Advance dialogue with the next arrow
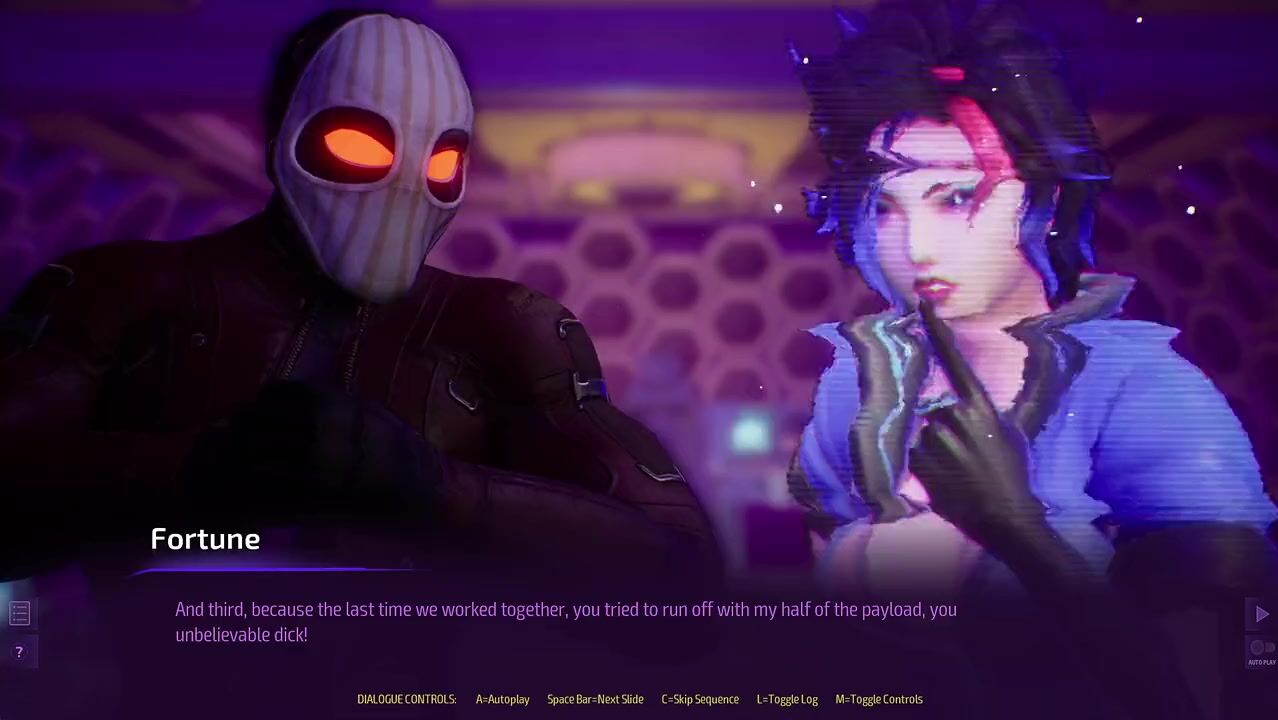 [1261, 614]
